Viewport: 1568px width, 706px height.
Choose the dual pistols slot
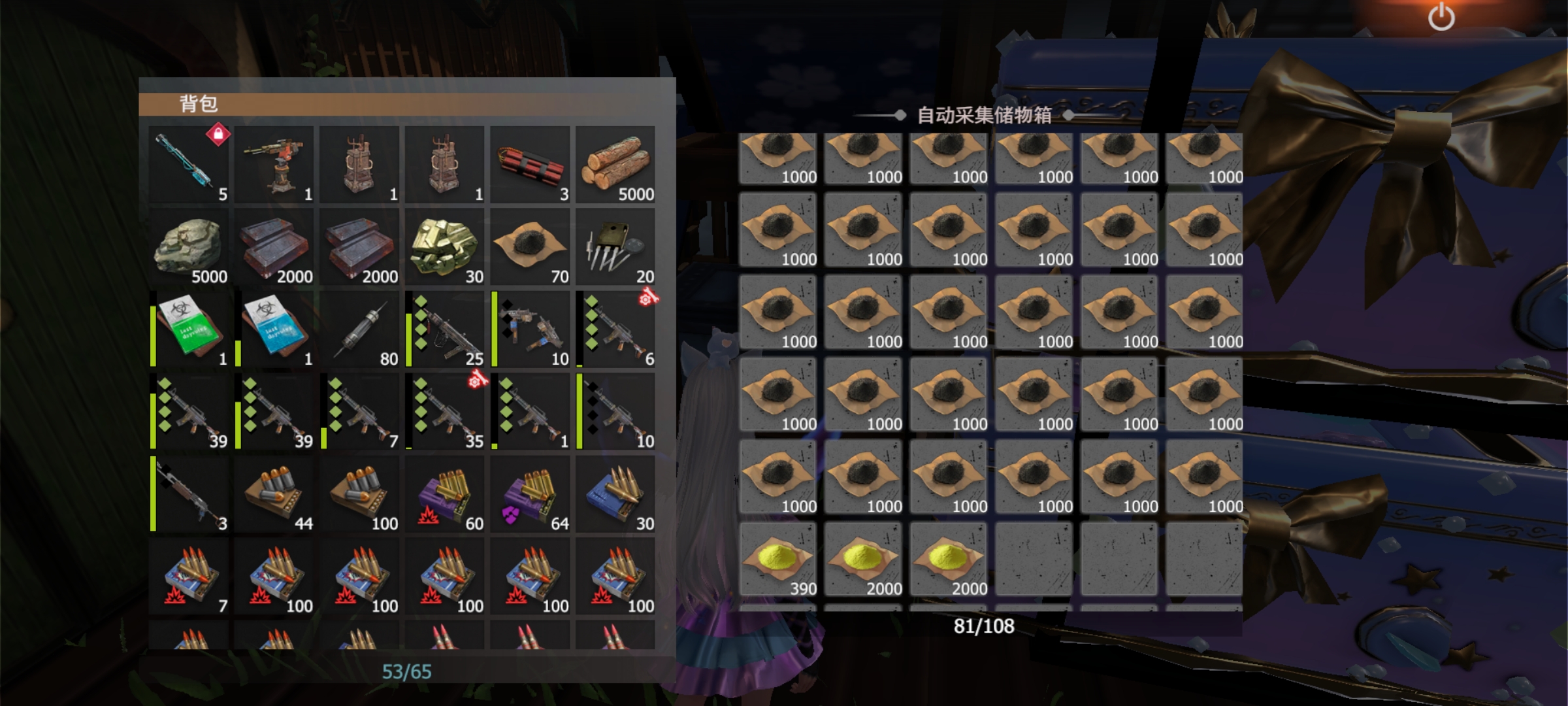[x=530, y=329]
